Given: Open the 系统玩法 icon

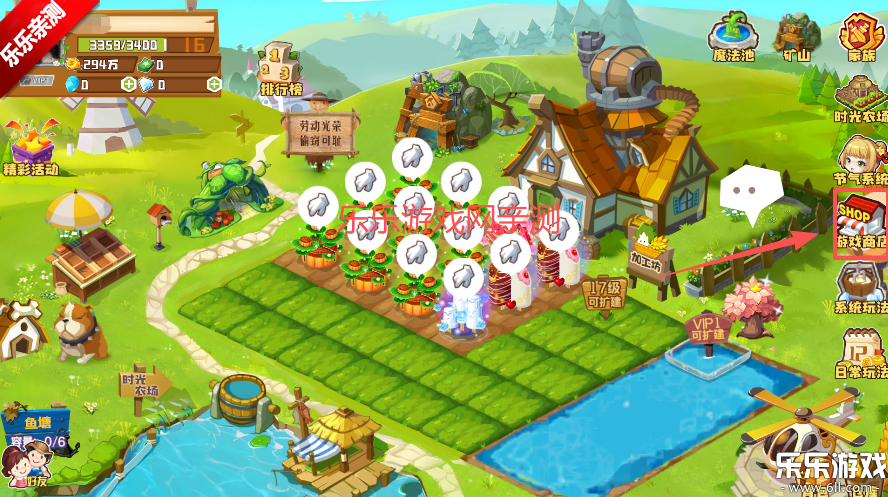Looking at the screenshot, I should point(862,288).
